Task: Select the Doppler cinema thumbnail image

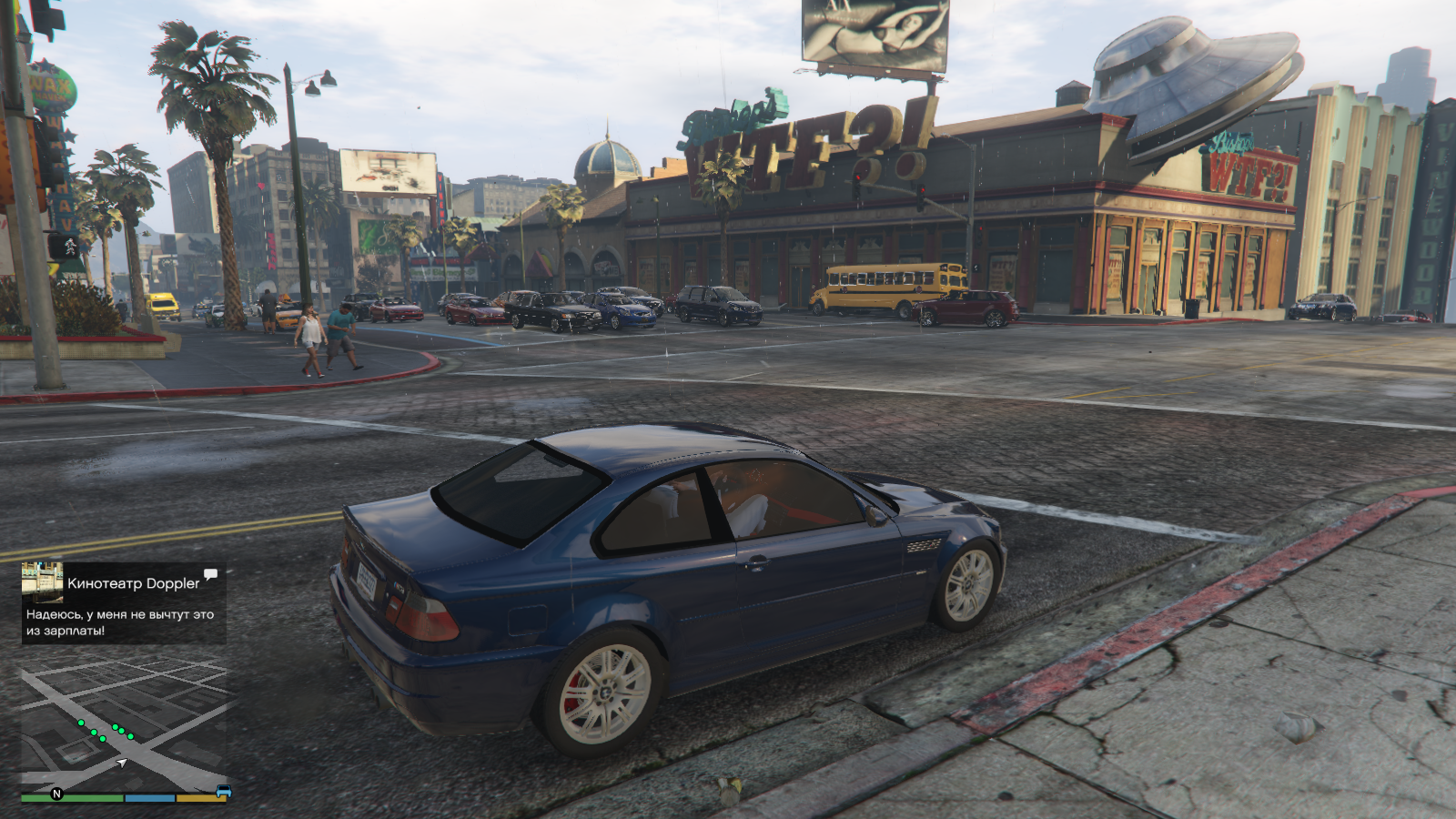Action: pyautogui.click(x=42, y=582)
